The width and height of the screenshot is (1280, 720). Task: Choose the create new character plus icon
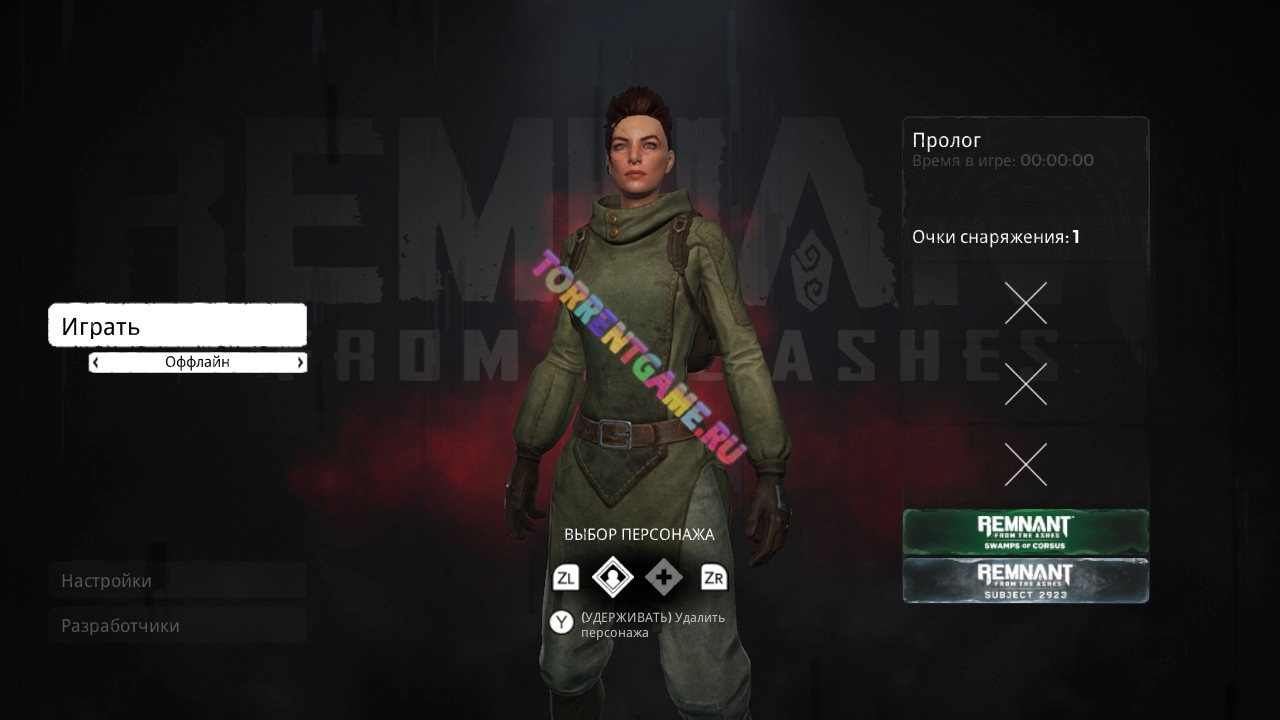[x=663, y=577]
